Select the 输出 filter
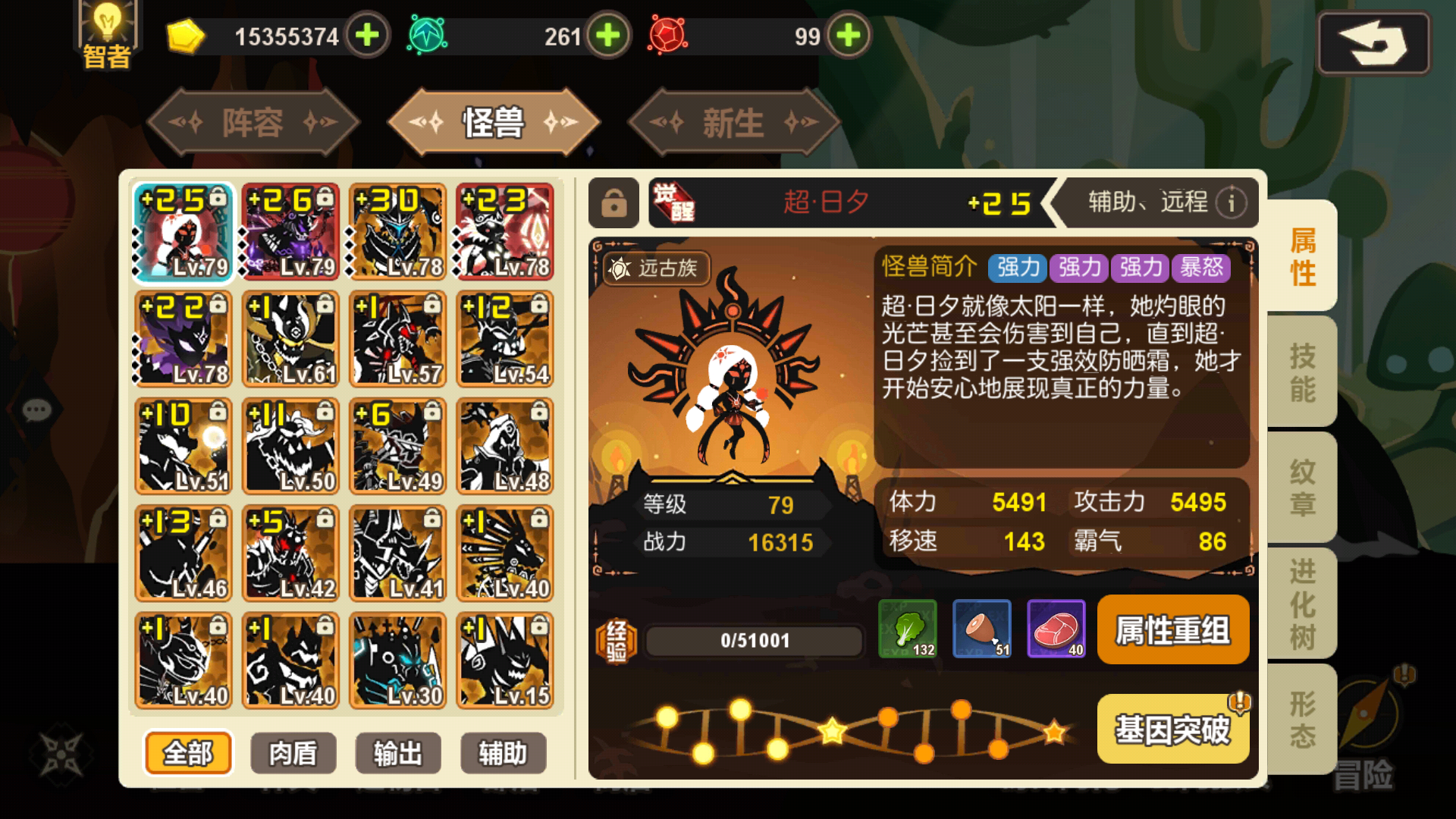1456x819 pixels. (398, 753)
